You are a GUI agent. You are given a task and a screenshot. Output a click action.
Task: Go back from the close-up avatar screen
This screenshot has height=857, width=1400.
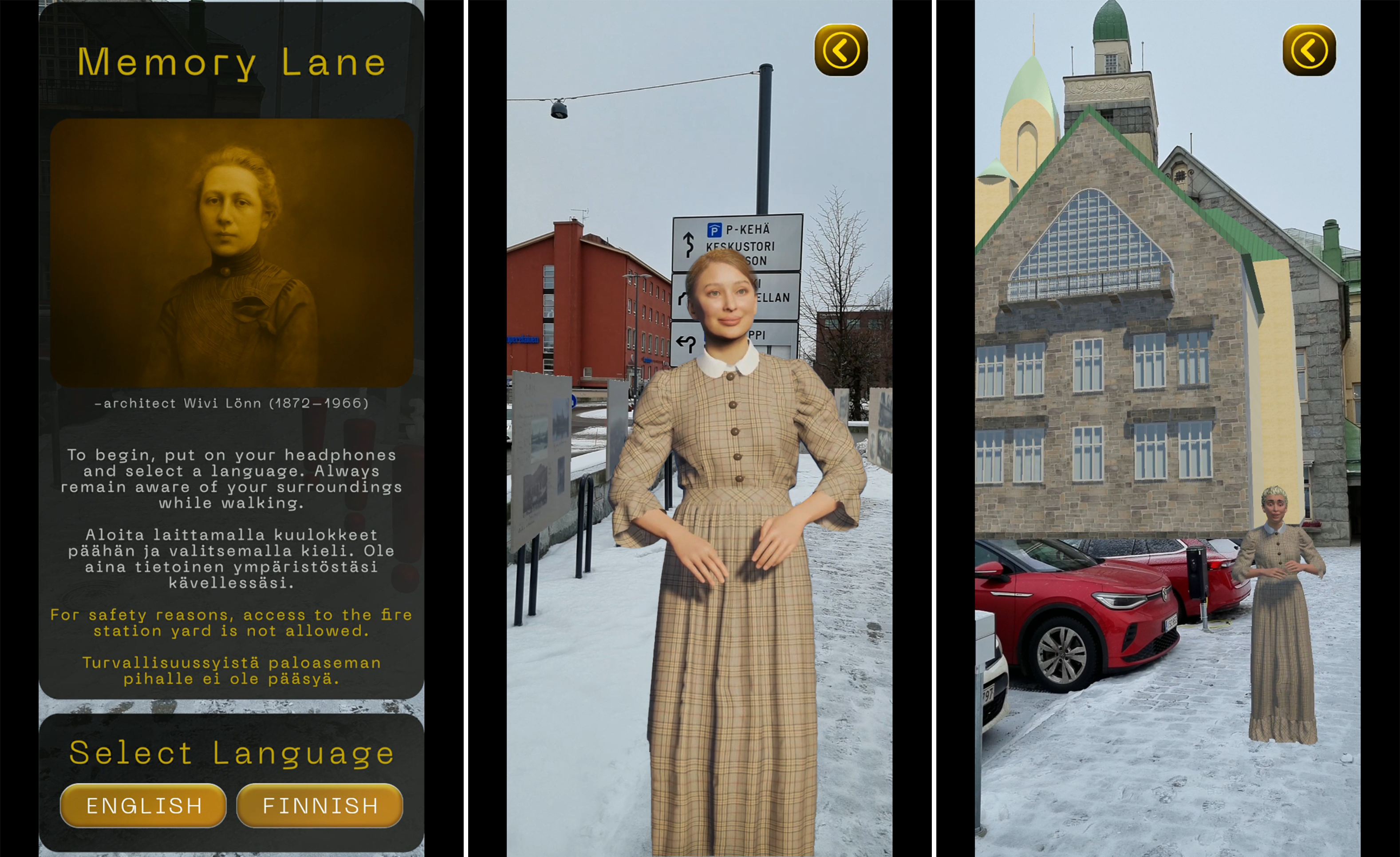(x=841, y=50)
